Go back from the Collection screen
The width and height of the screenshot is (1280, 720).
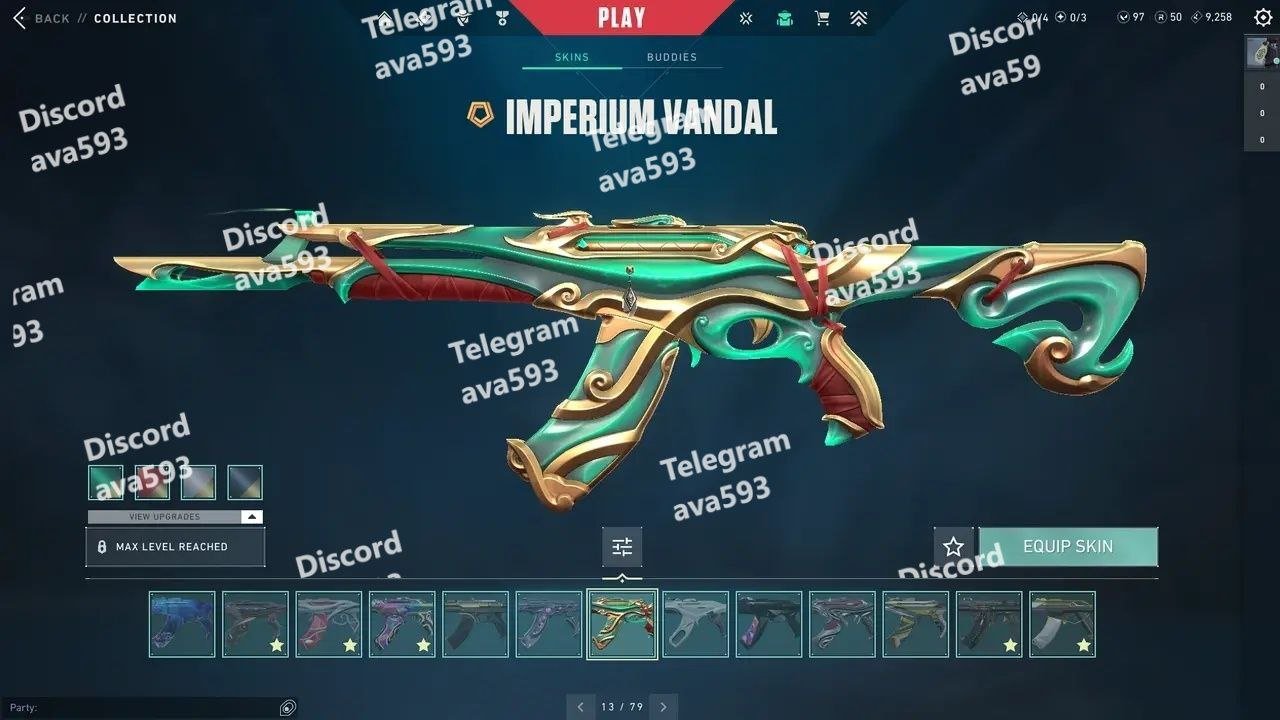pos(40,18)
